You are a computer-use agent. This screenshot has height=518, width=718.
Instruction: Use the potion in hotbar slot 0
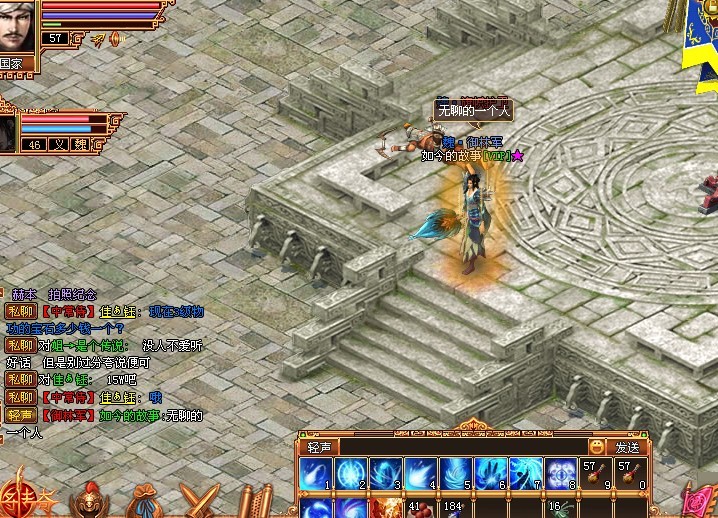pyautogui.click(x=629, y=473)
